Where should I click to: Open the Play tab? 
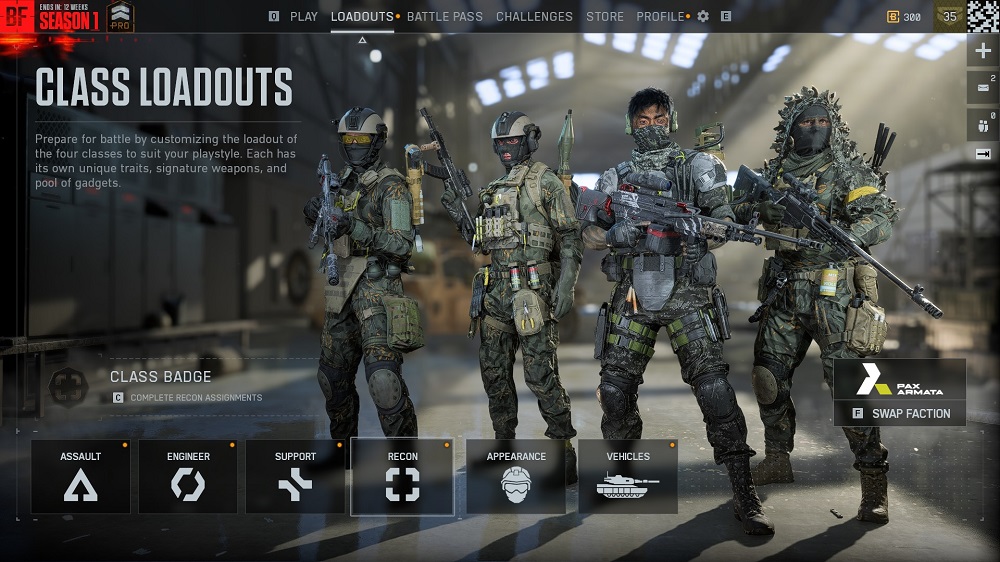303,16
